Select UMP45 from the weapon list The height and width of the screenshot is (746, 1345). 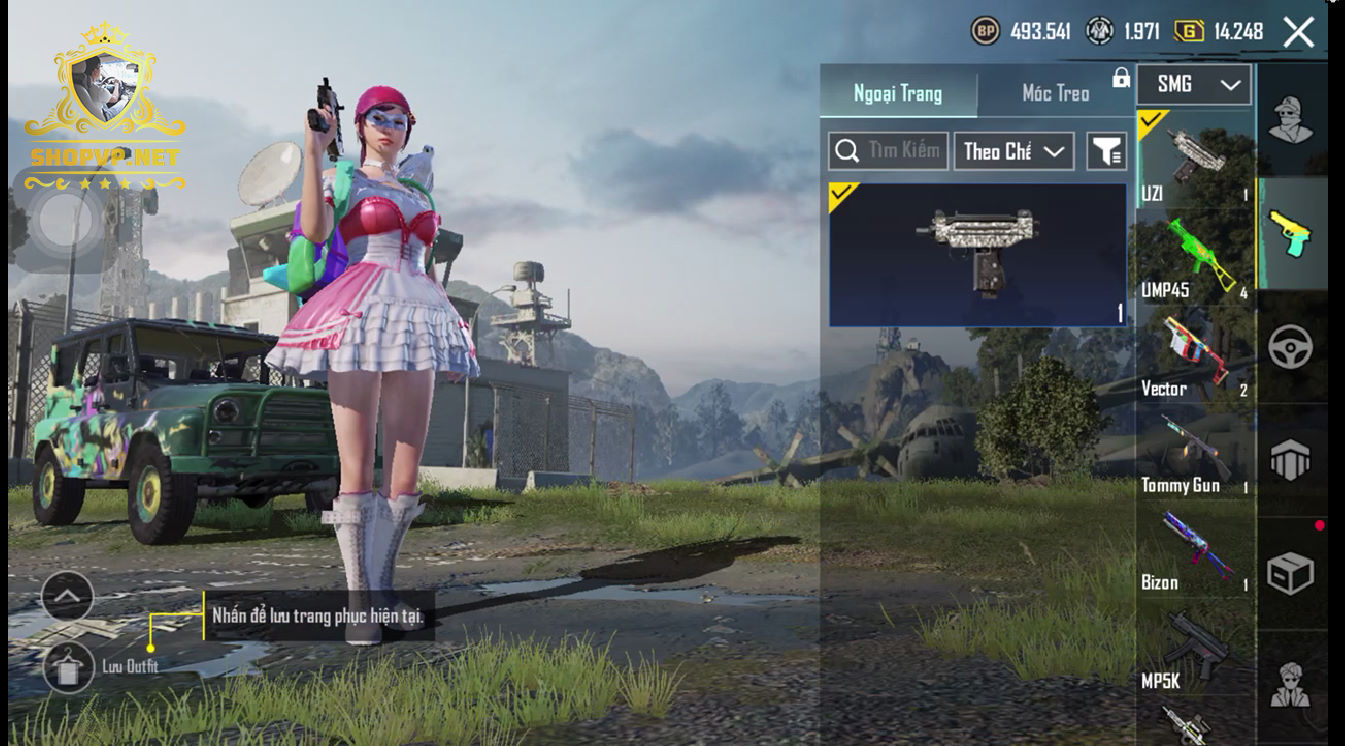point(1194,257)
